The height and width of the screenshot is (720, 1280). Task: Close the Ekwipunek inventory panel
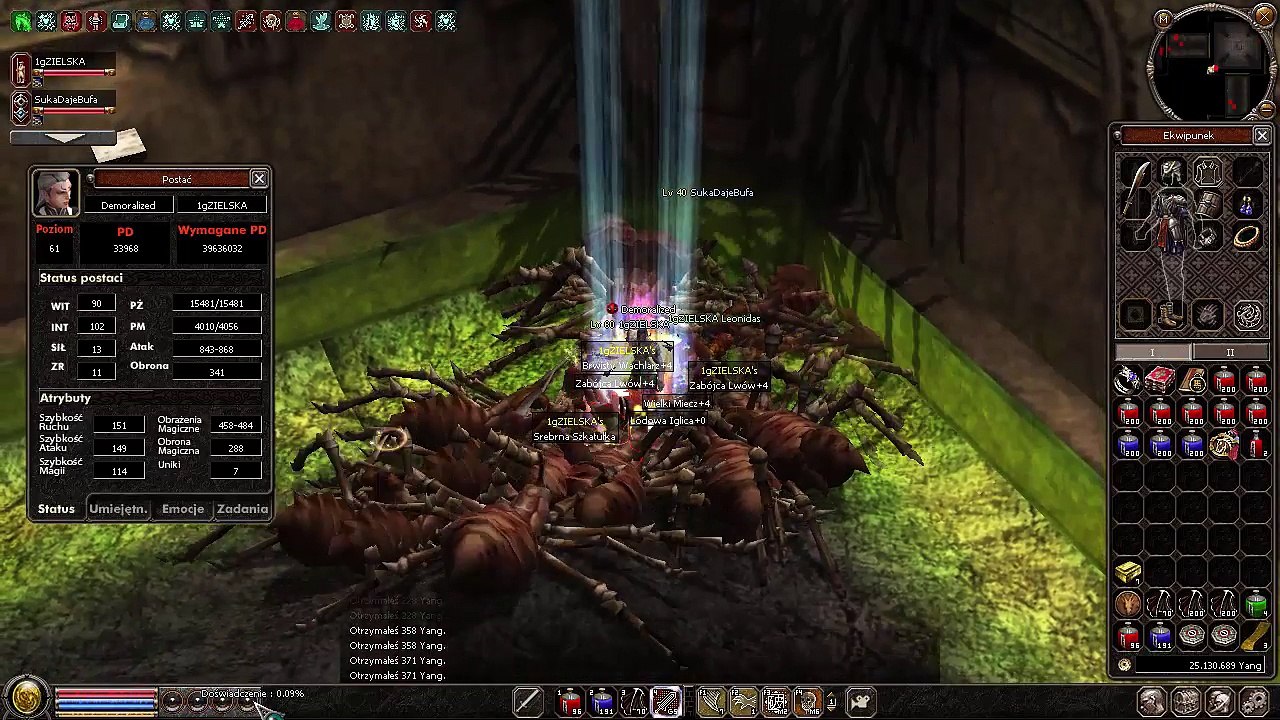pyautogui.click(x=1262, y=135)
